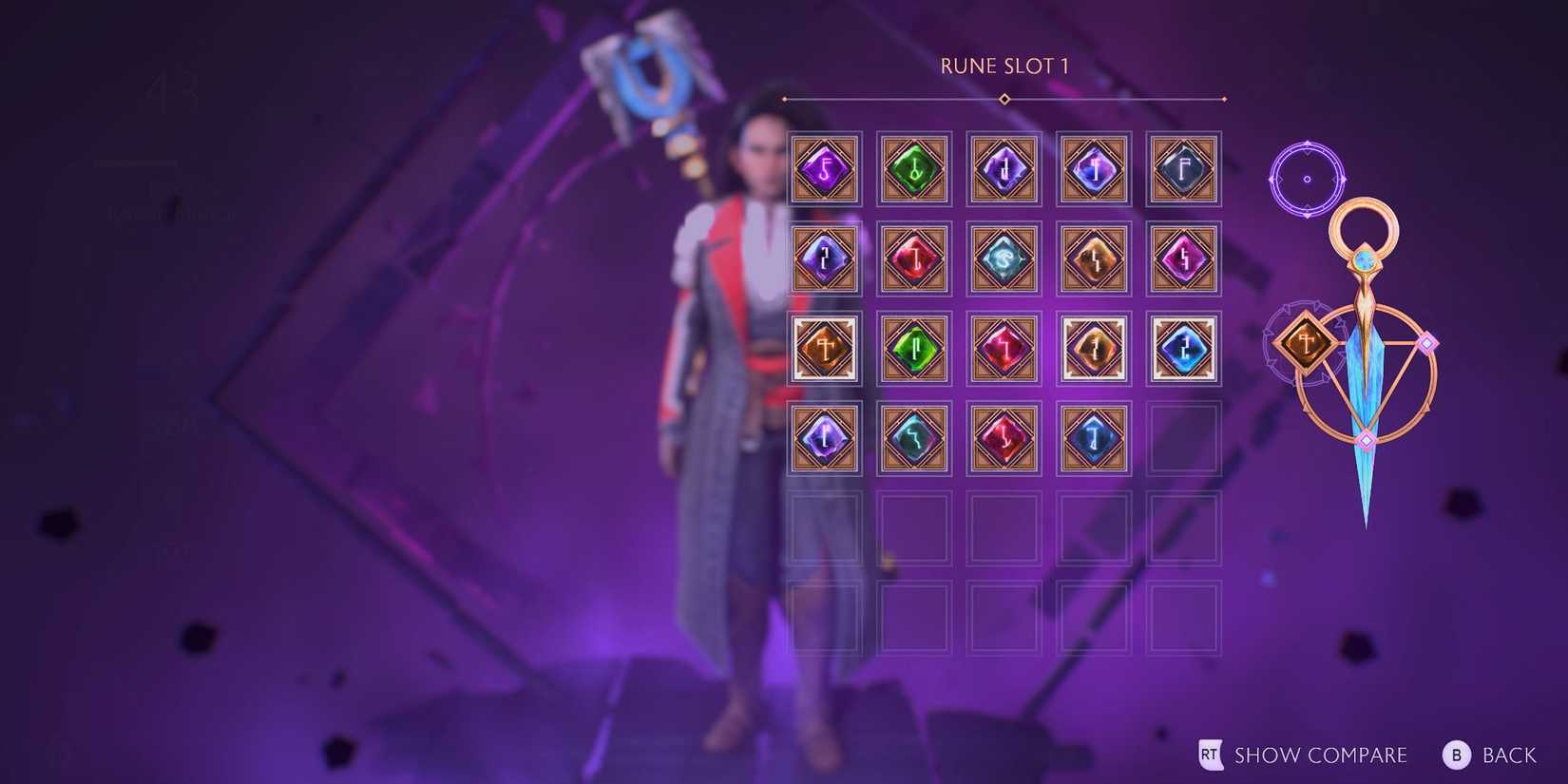Select the crimson rune in the second row
The image size is (1568, 784).
[x=914, y=258]
